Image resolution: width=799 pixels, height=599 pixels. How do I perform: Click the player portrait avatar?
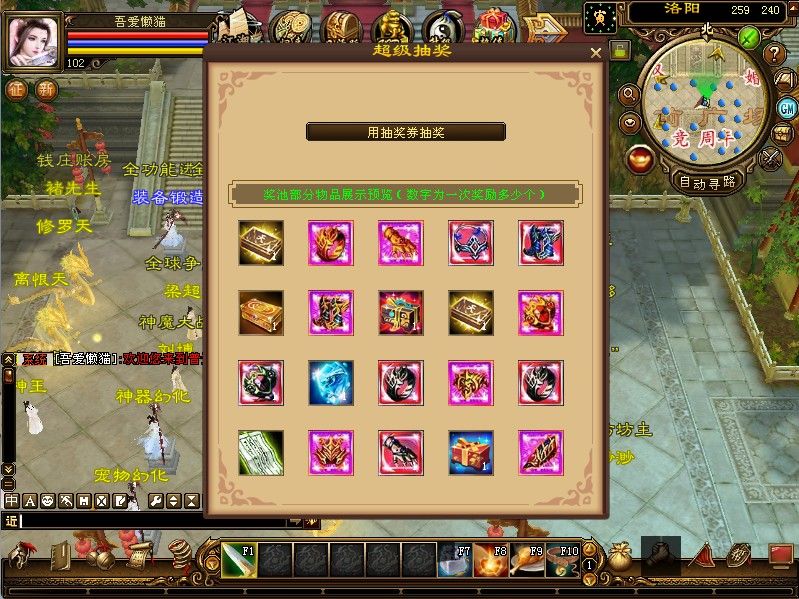(33, 42)
